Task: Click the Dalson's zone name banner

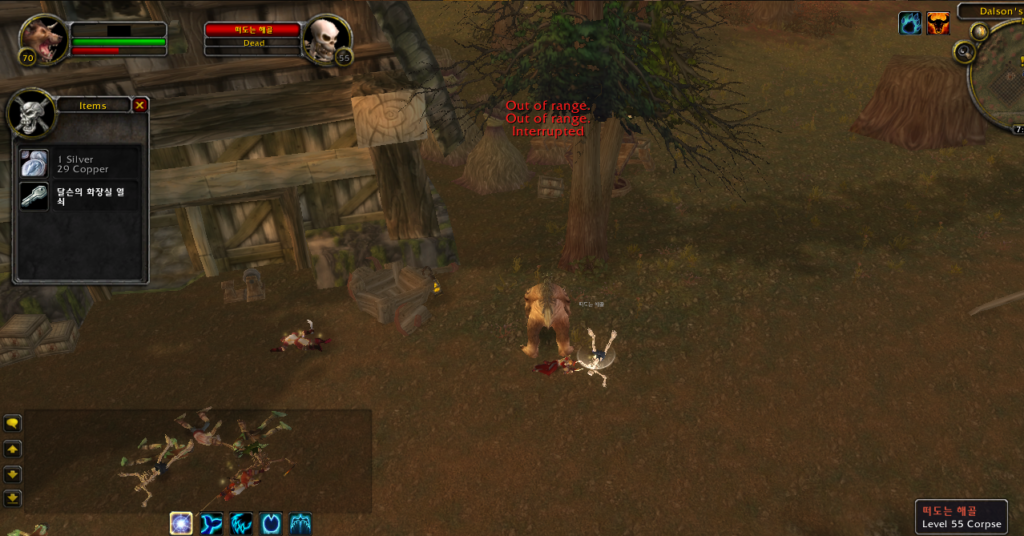Action: 990,11
